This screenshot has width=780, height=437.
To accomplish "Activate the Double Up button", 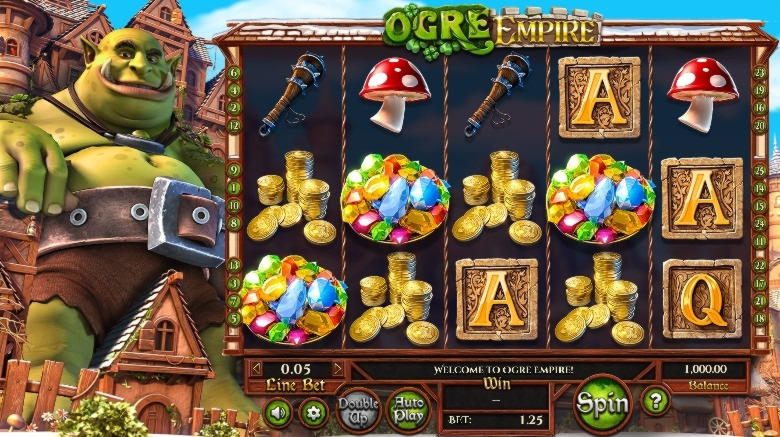I will click(358, 409).
